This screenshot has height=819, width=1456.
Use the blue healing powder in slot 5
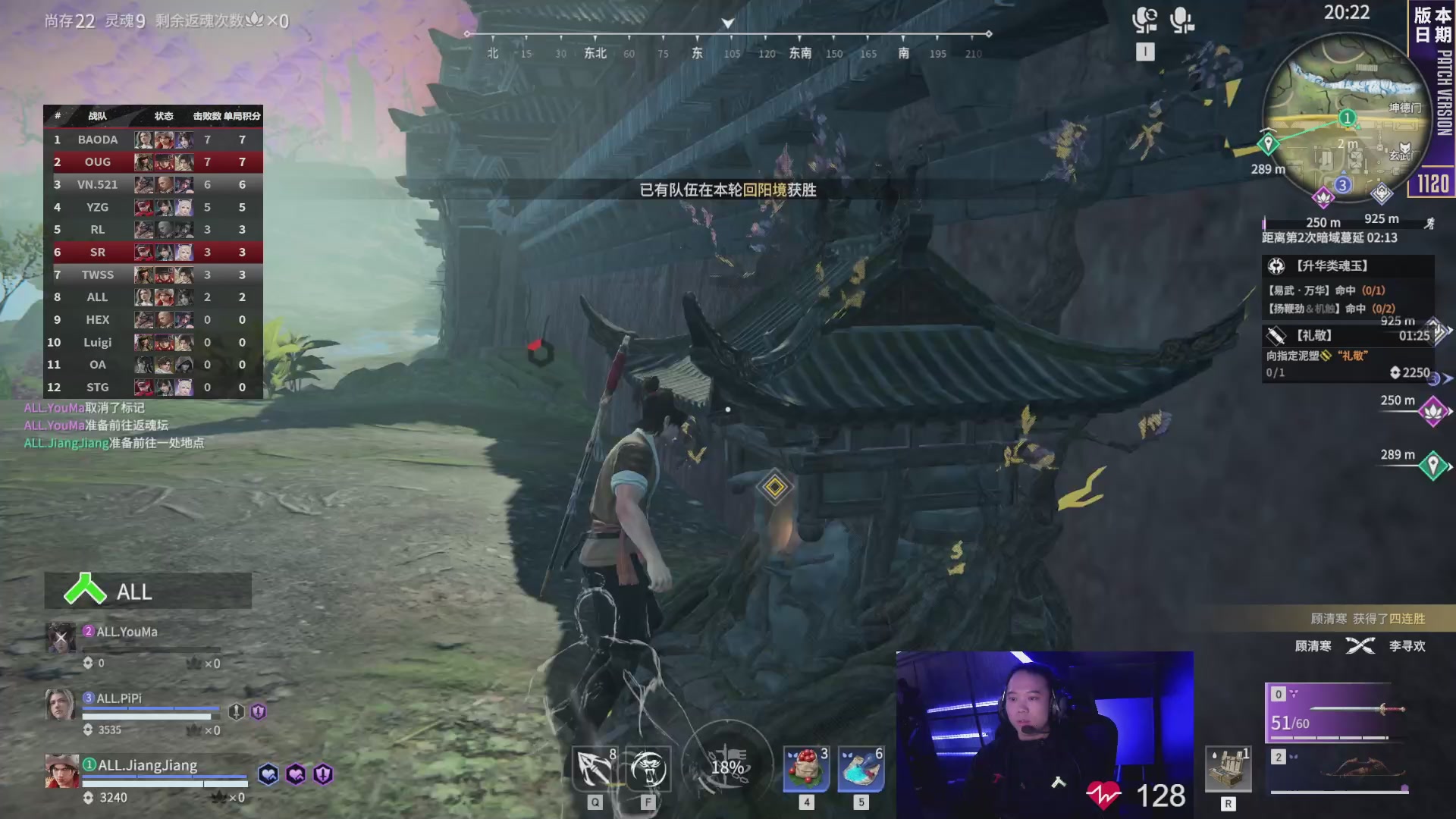pyautogui.click(x=861, y=767)
